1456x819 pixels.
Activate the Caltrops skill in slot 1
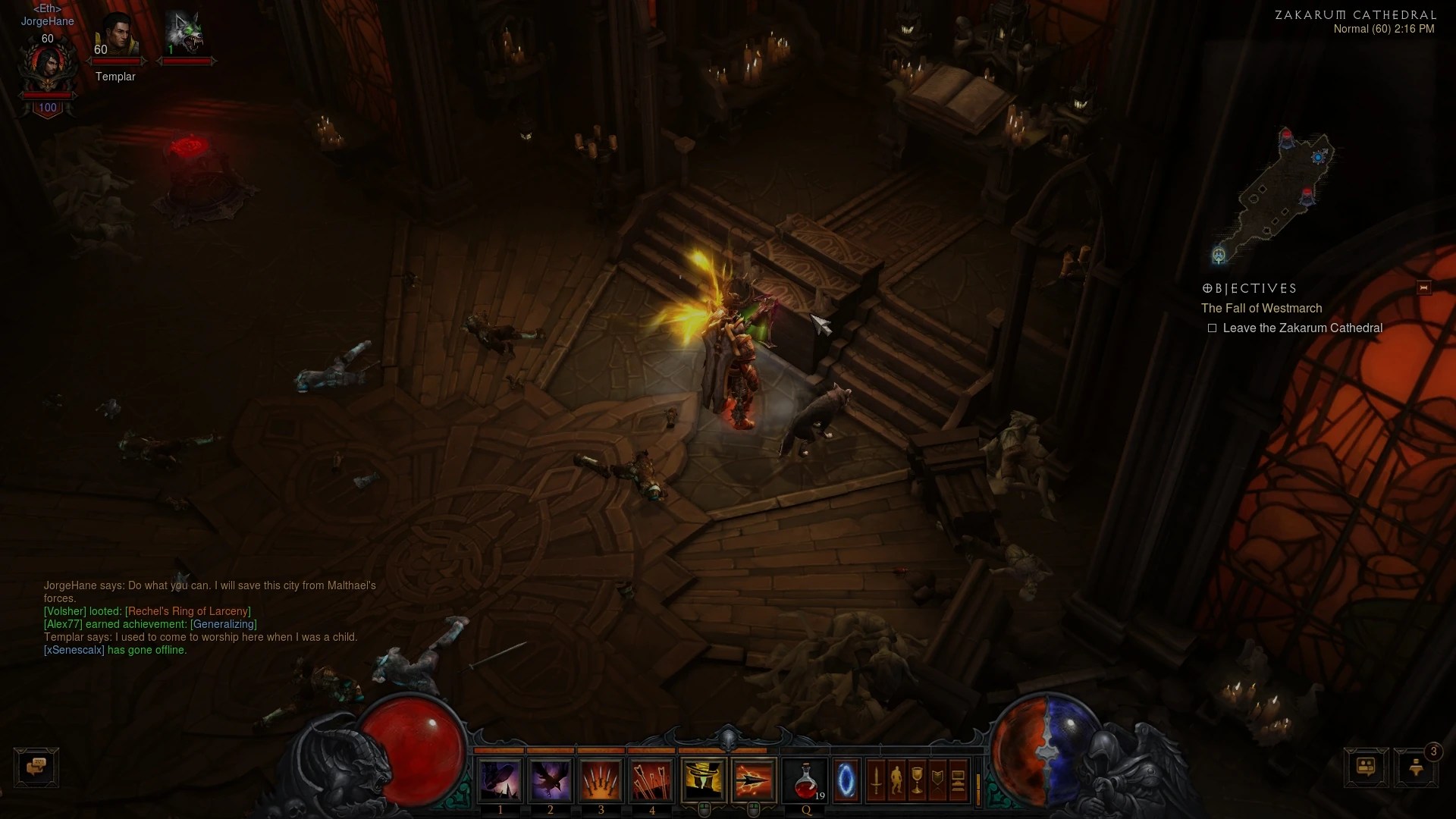point(500,780)
